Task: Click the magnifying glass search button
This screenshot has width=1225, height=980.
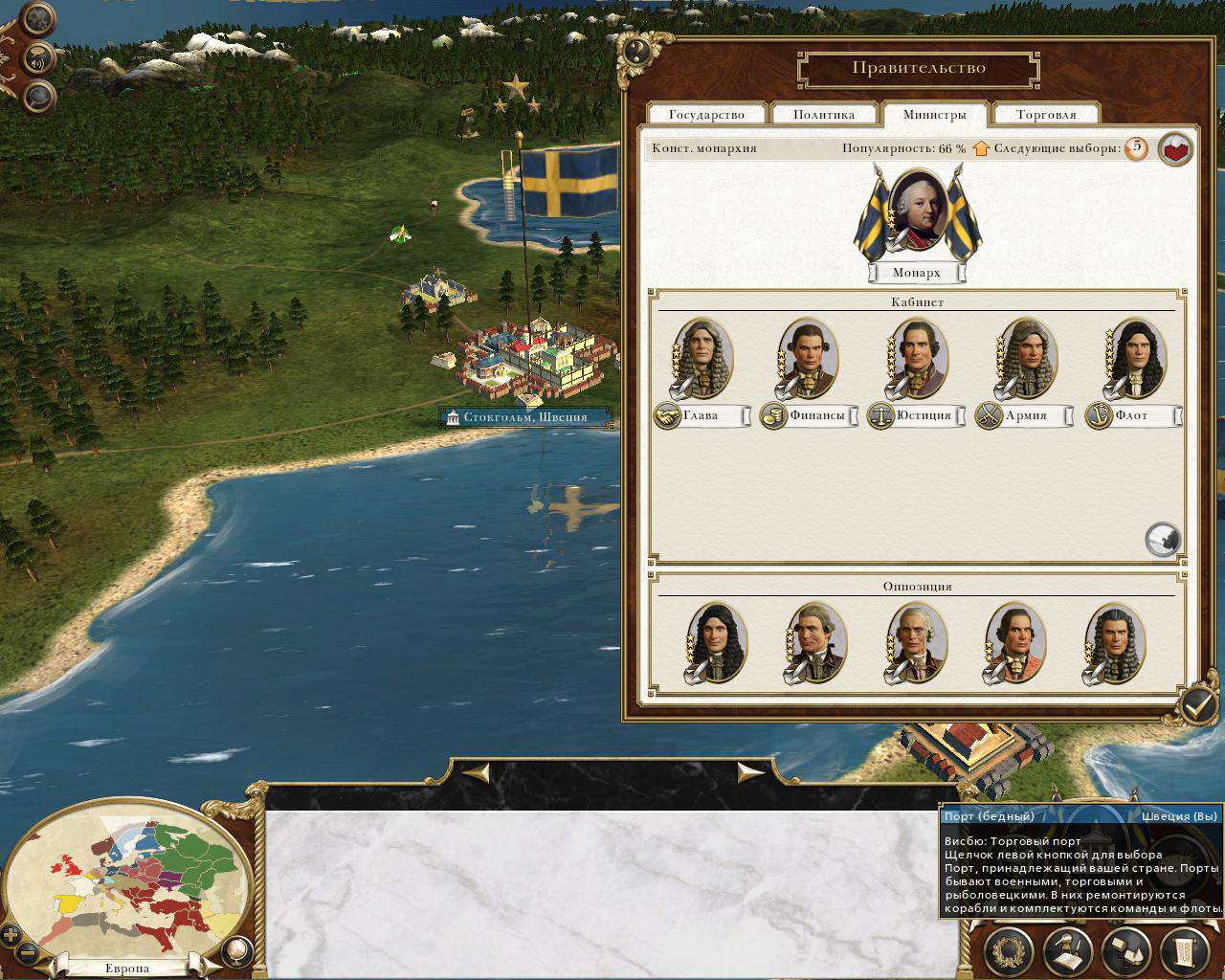Action: coord(38,96)
